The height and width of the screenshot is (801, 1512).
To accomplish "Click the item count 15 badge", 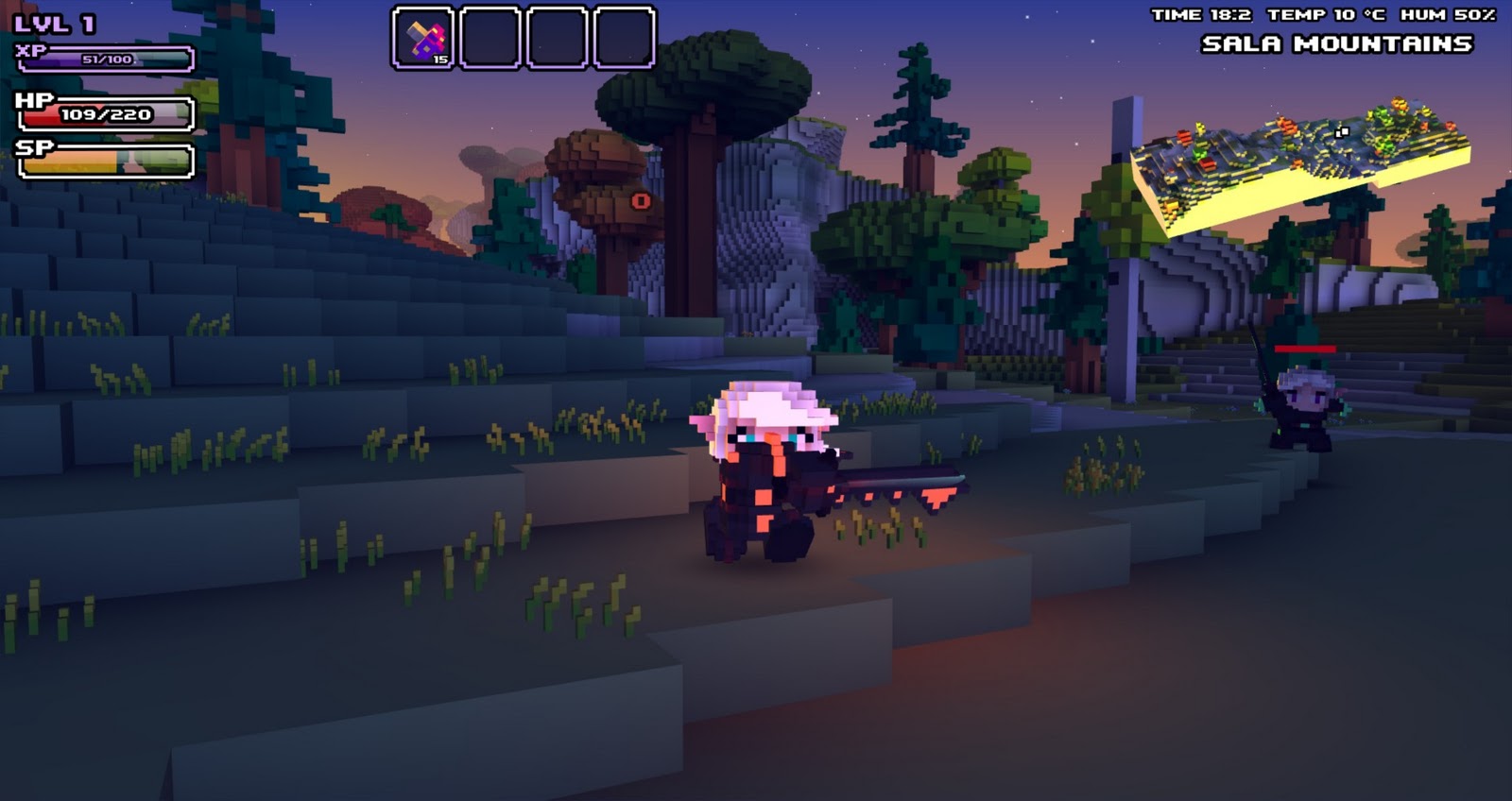I will 440,59.
